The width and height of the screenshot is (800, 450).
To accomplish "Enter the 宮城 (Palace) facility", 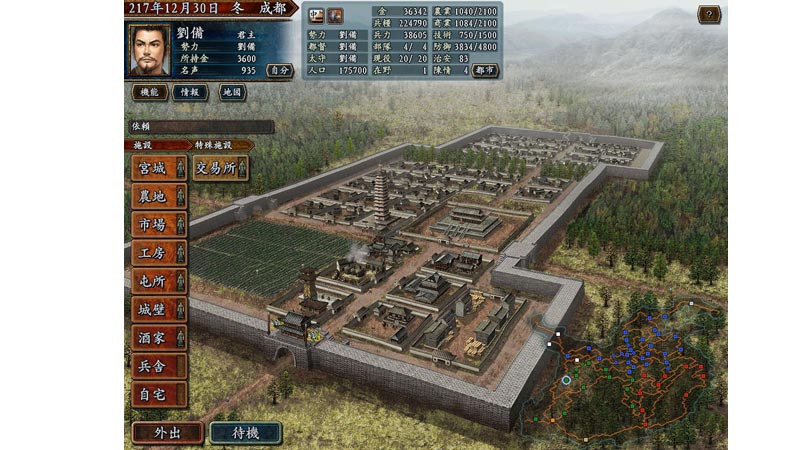I will point(158,168).
